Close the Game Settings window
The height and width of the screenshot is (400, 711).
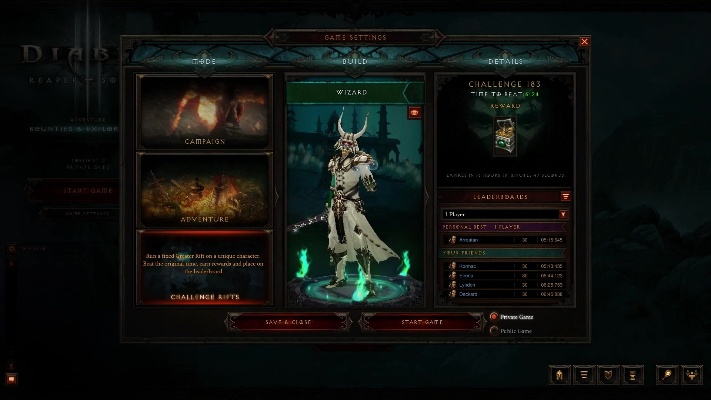tap(585, 42)
